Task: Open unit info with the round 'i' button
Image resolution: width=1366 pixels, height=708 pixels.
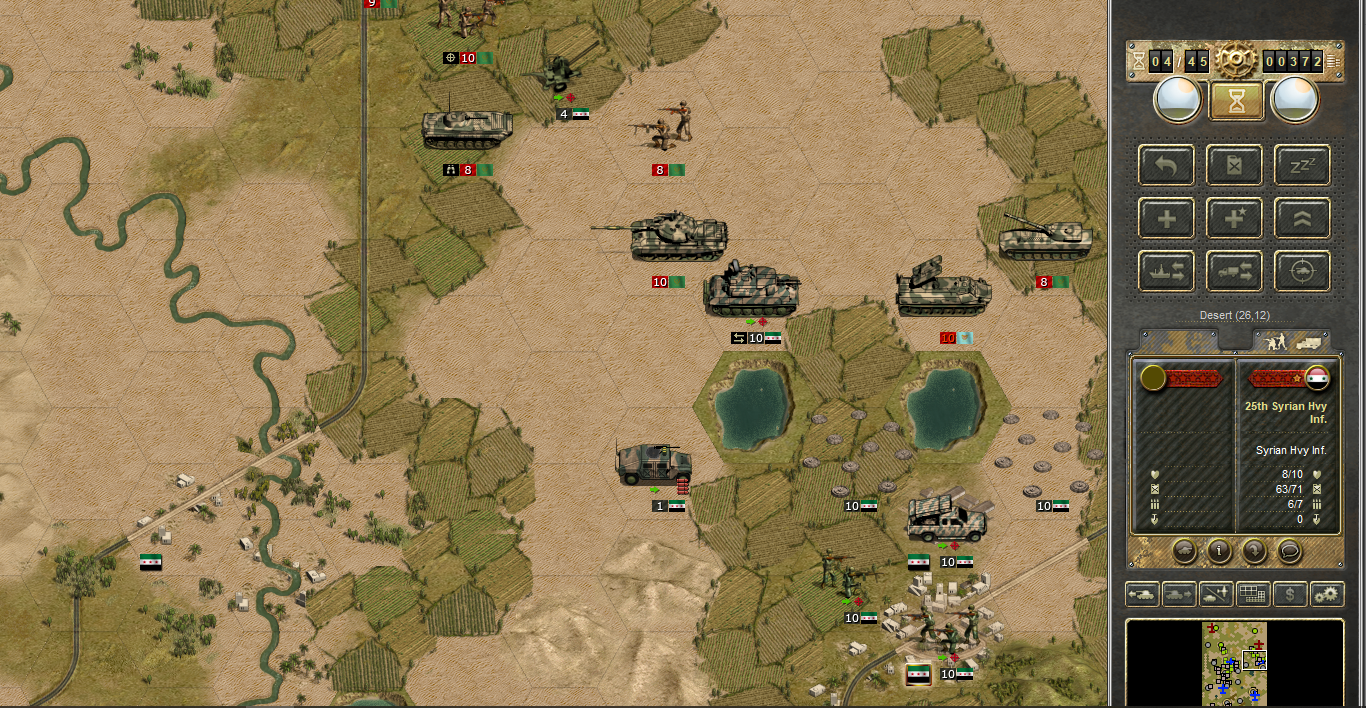Action: point(1218,550)
